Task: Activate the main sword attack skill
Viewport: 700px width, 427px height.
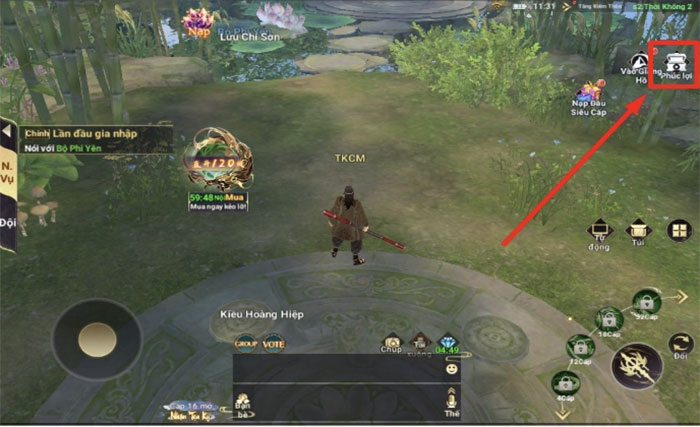Action: tap(636, 366)
